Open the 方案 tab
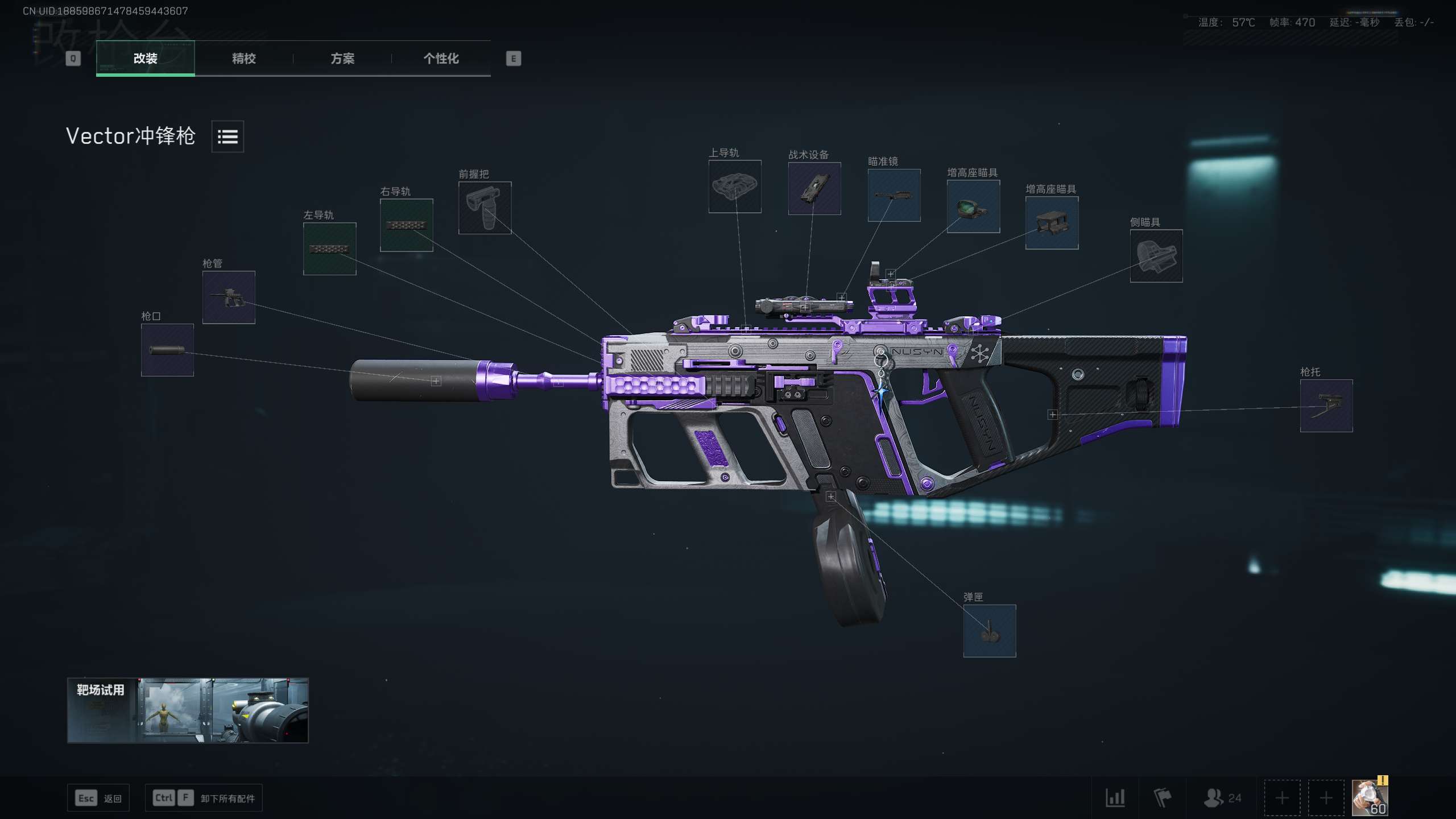Viewport: 1456px width, 819px height. (x=342, y=58)
